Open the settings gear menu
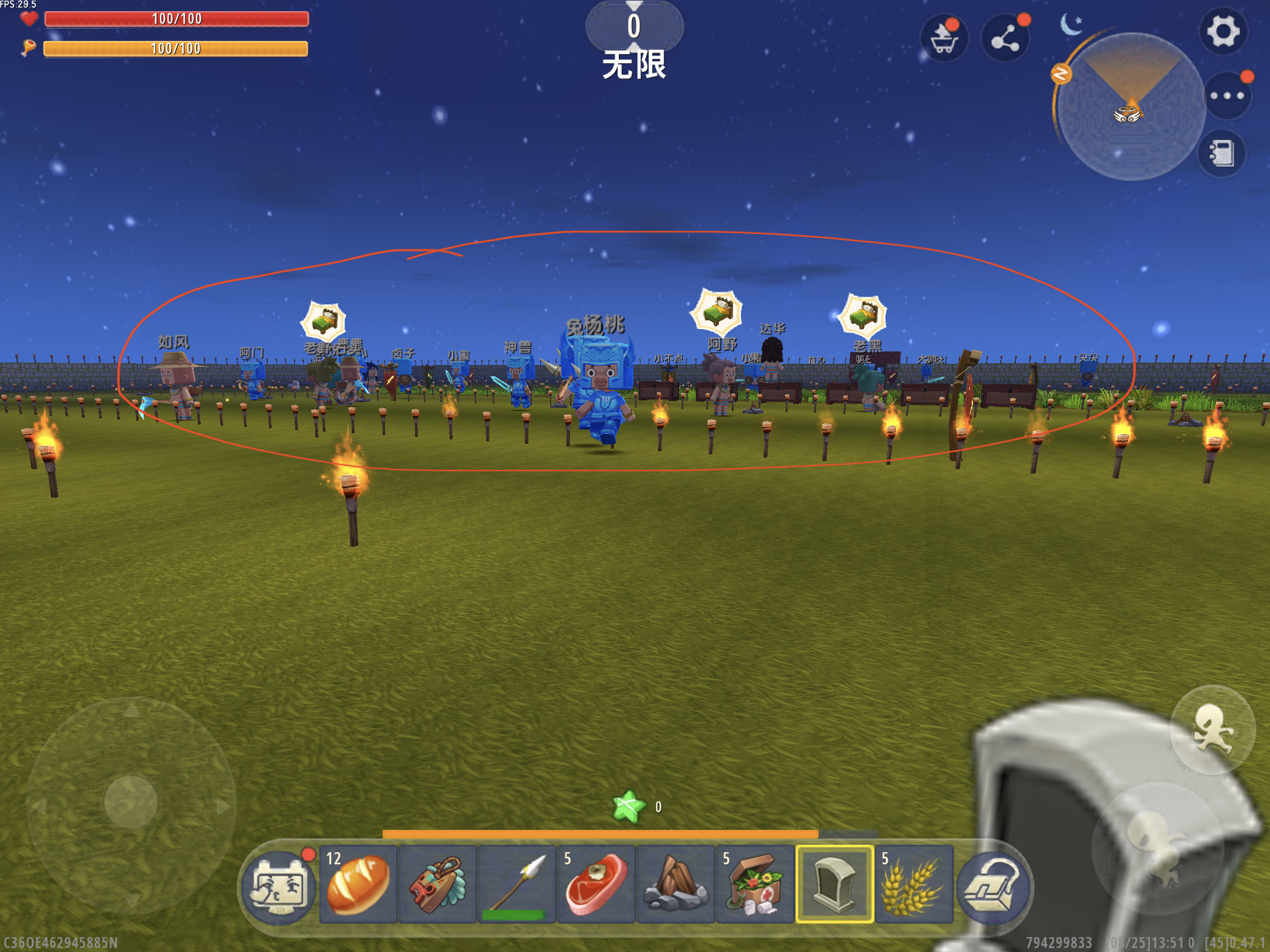This screenshot has width=1270, height=952. 1222,32
